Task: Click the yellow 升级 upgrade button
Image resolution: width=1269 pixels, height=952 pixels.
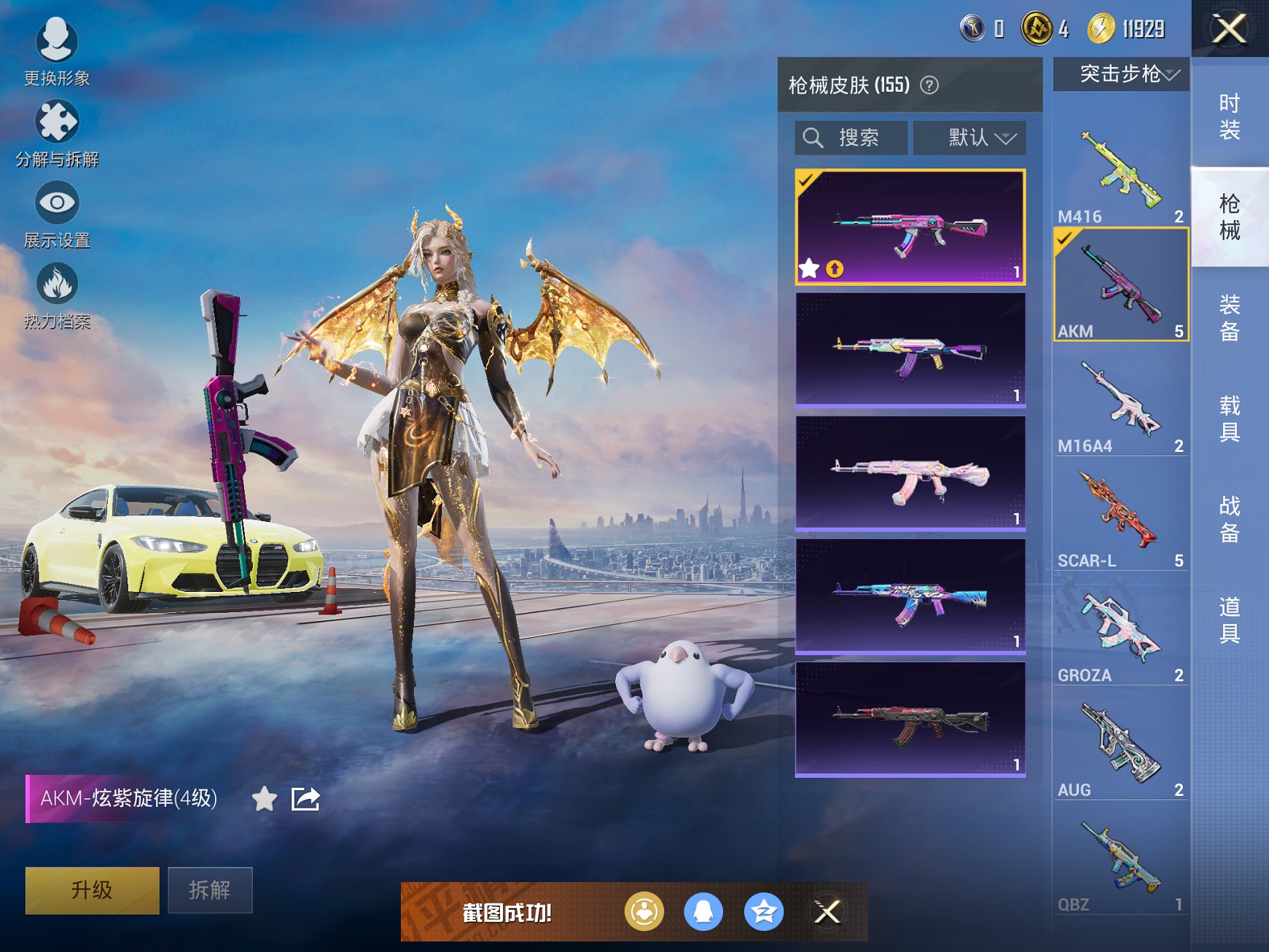Action: coord(92,889)
